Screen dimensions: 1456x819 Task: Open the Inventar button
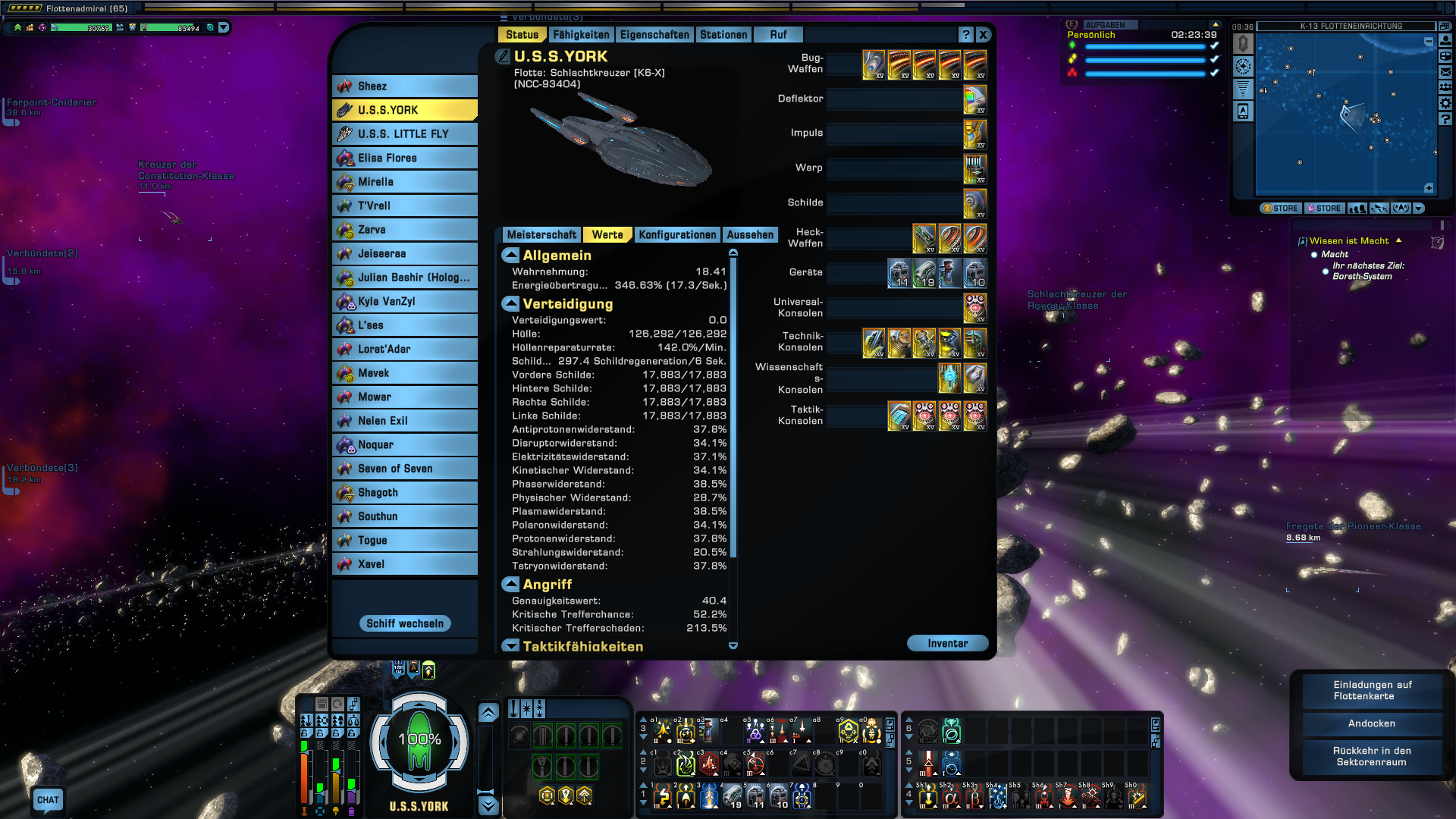[947, 644]
